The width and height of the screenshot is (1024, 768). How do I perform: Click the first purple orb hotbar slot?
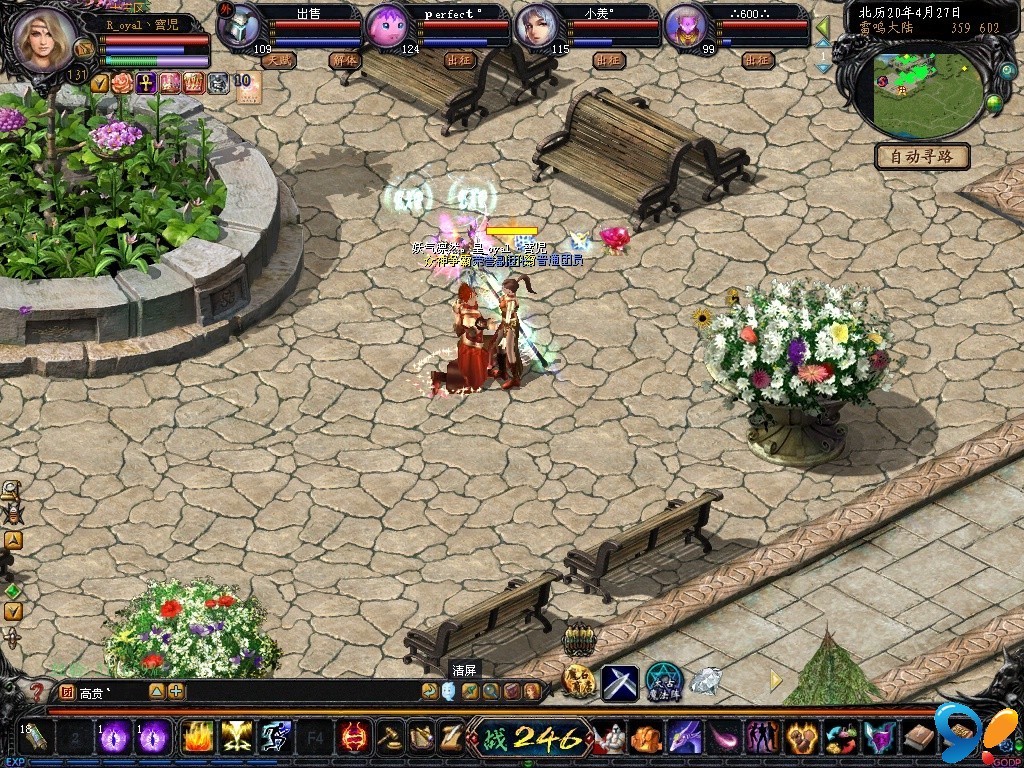click(114, 738)
